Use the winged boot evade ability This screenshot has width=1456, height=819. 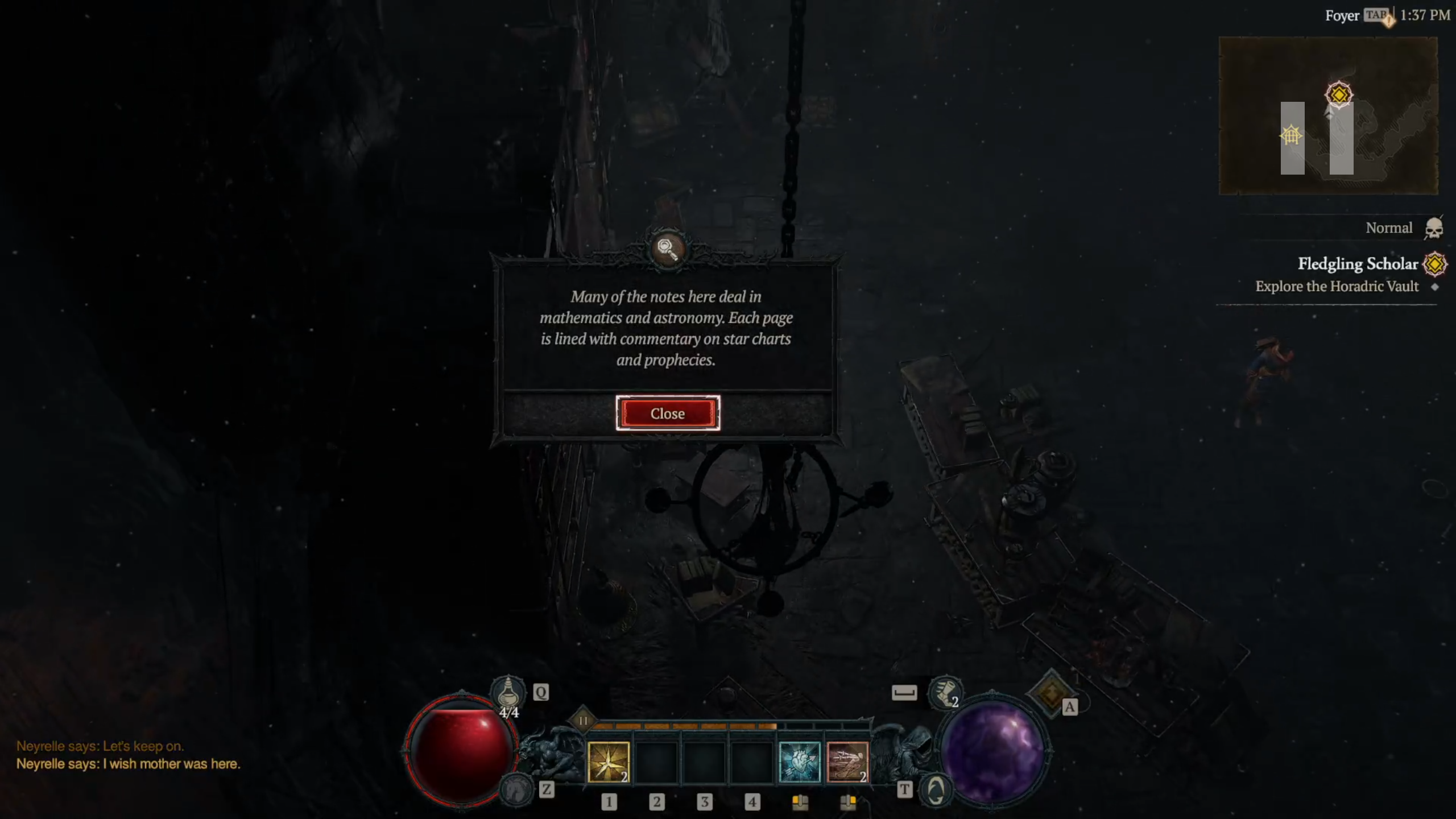click(945, 692)
